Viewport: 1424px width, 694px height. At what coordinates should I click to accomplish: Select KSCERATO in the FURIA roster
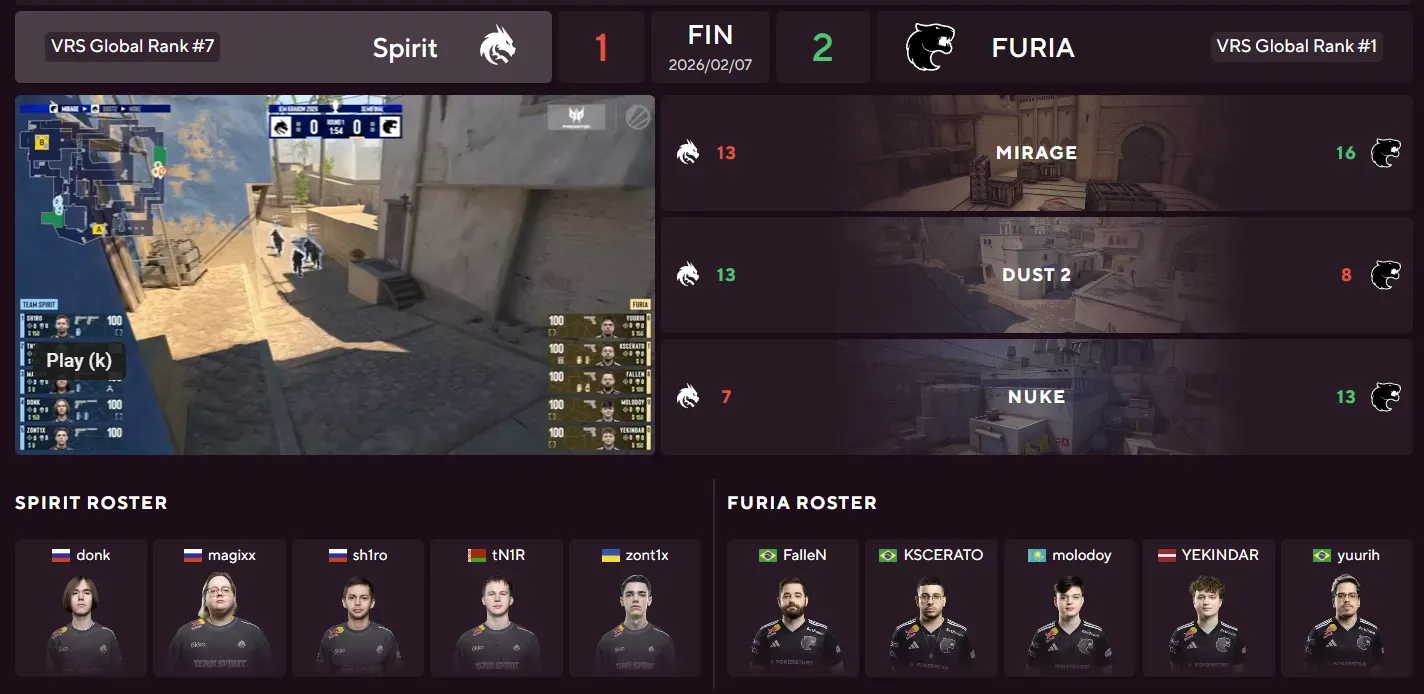pos(931,608)
